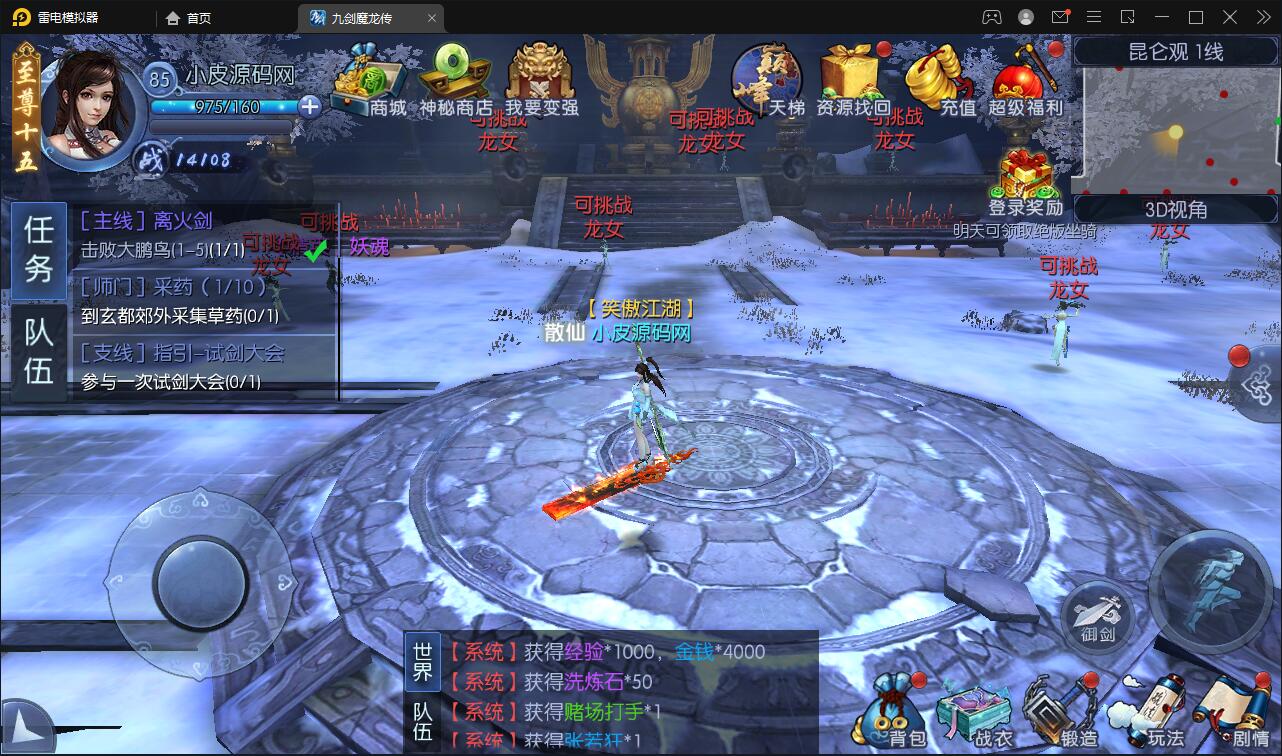Open 超级福利 lantern icon

point(1024,80)
